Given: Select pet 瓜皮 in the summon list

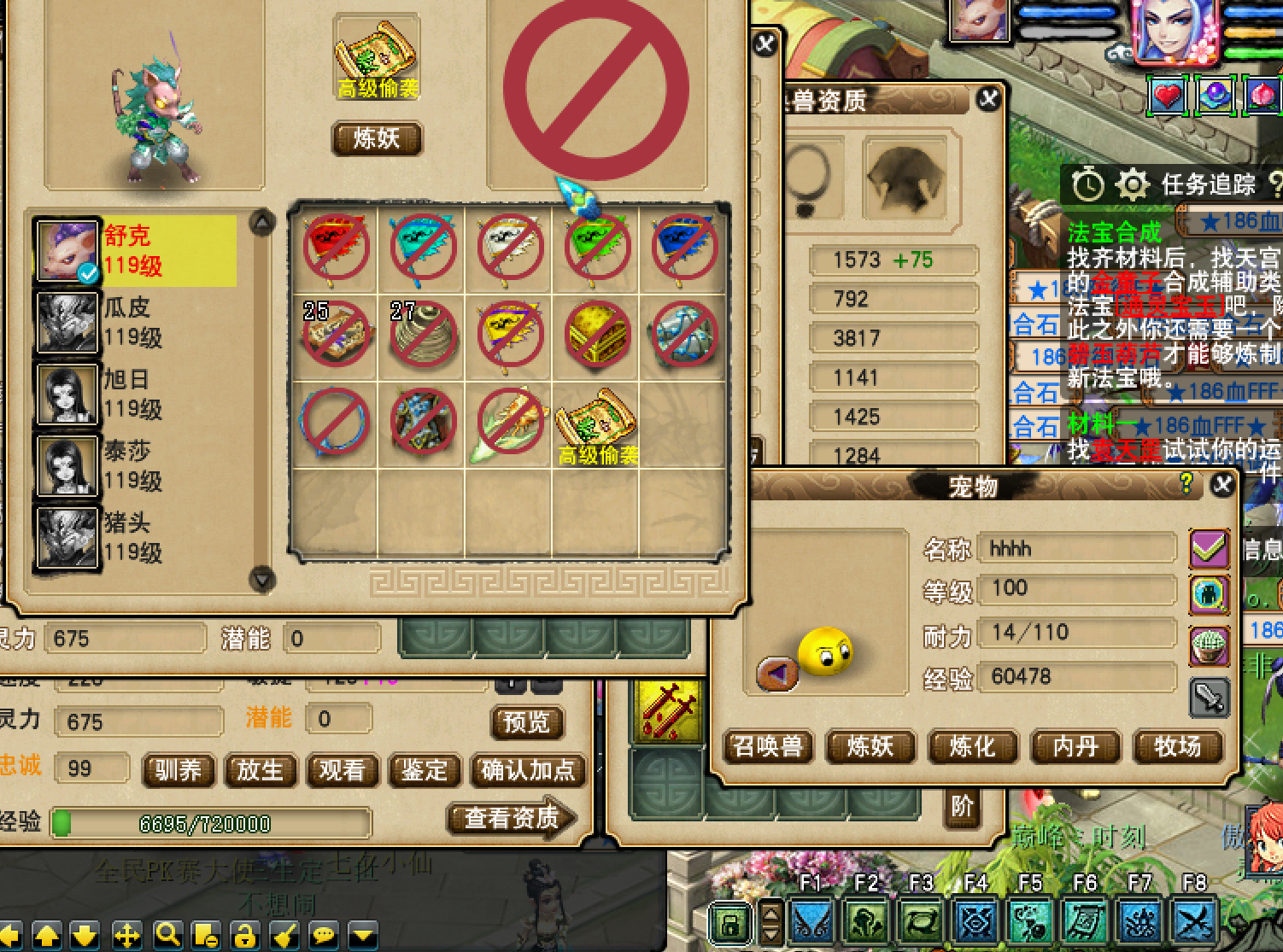Looking at the screenshot, I should 135,322.
